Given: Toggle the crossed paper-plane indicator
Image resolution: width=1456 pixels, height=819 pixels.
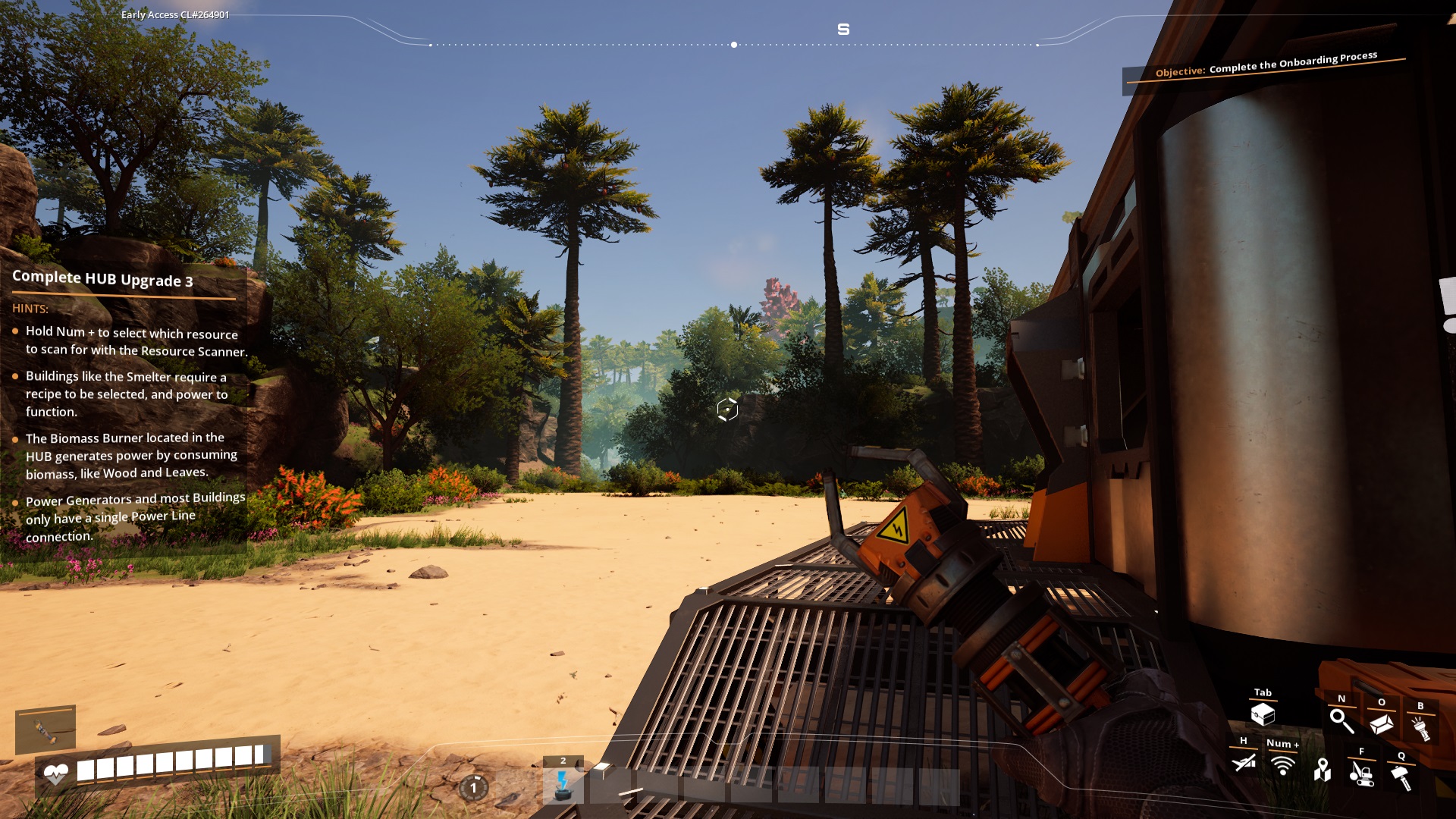Looking at the screenshot, I should [1242, 761].
